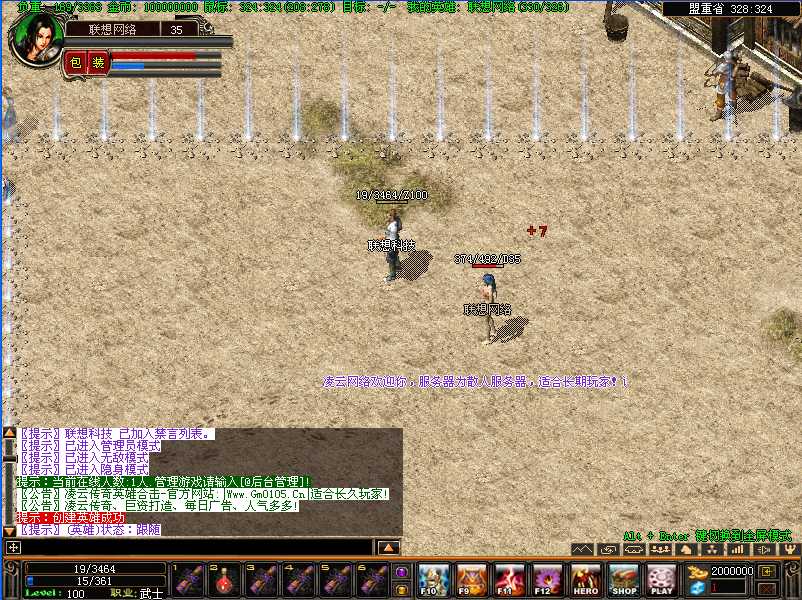802x600 pixels.
Task: Open the hero's bag with the 包 button
Action: (x=75, y=62)
